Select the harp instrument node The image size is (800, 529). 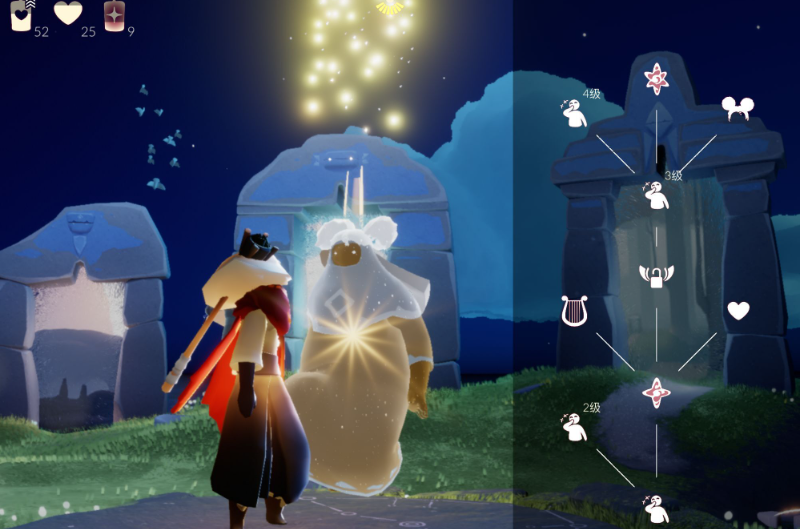575,310
